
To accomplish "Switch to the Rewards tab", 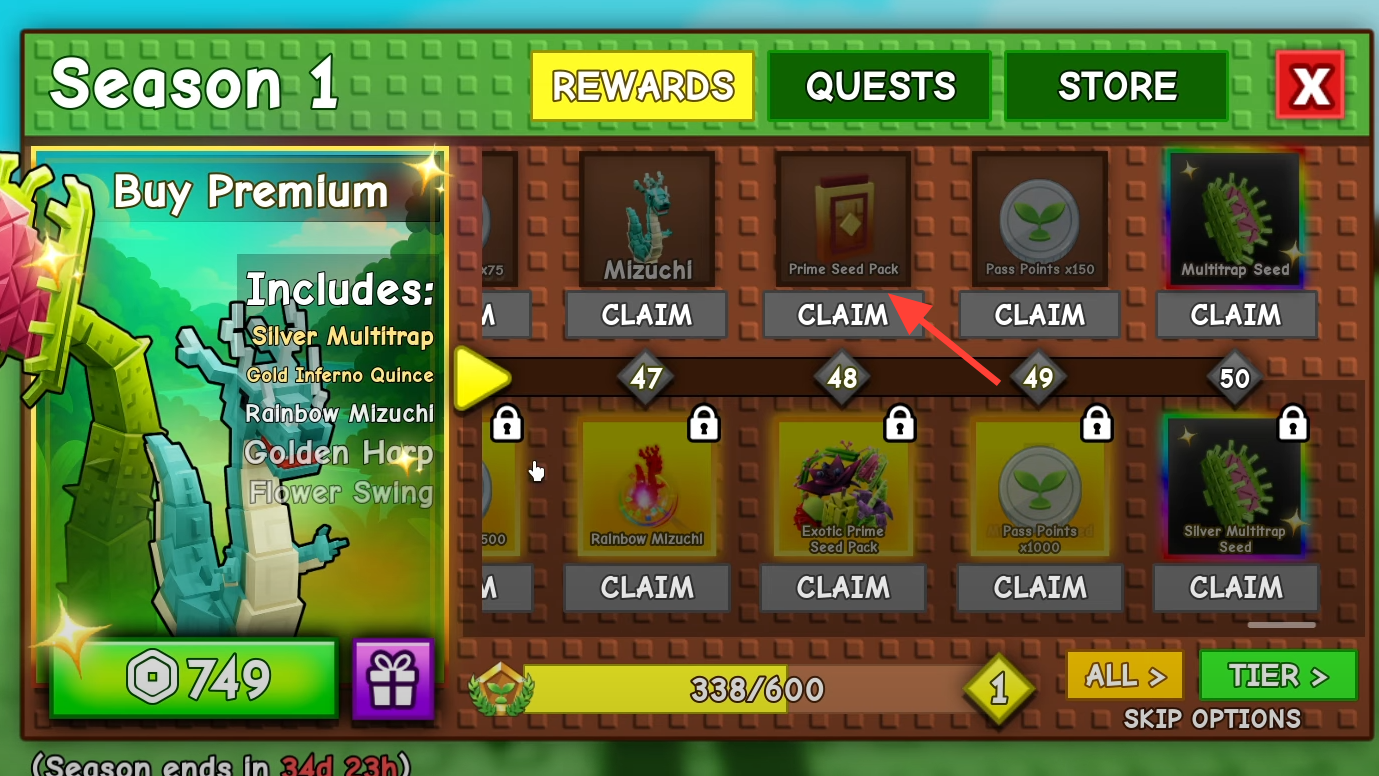I will tap(642, 86).
